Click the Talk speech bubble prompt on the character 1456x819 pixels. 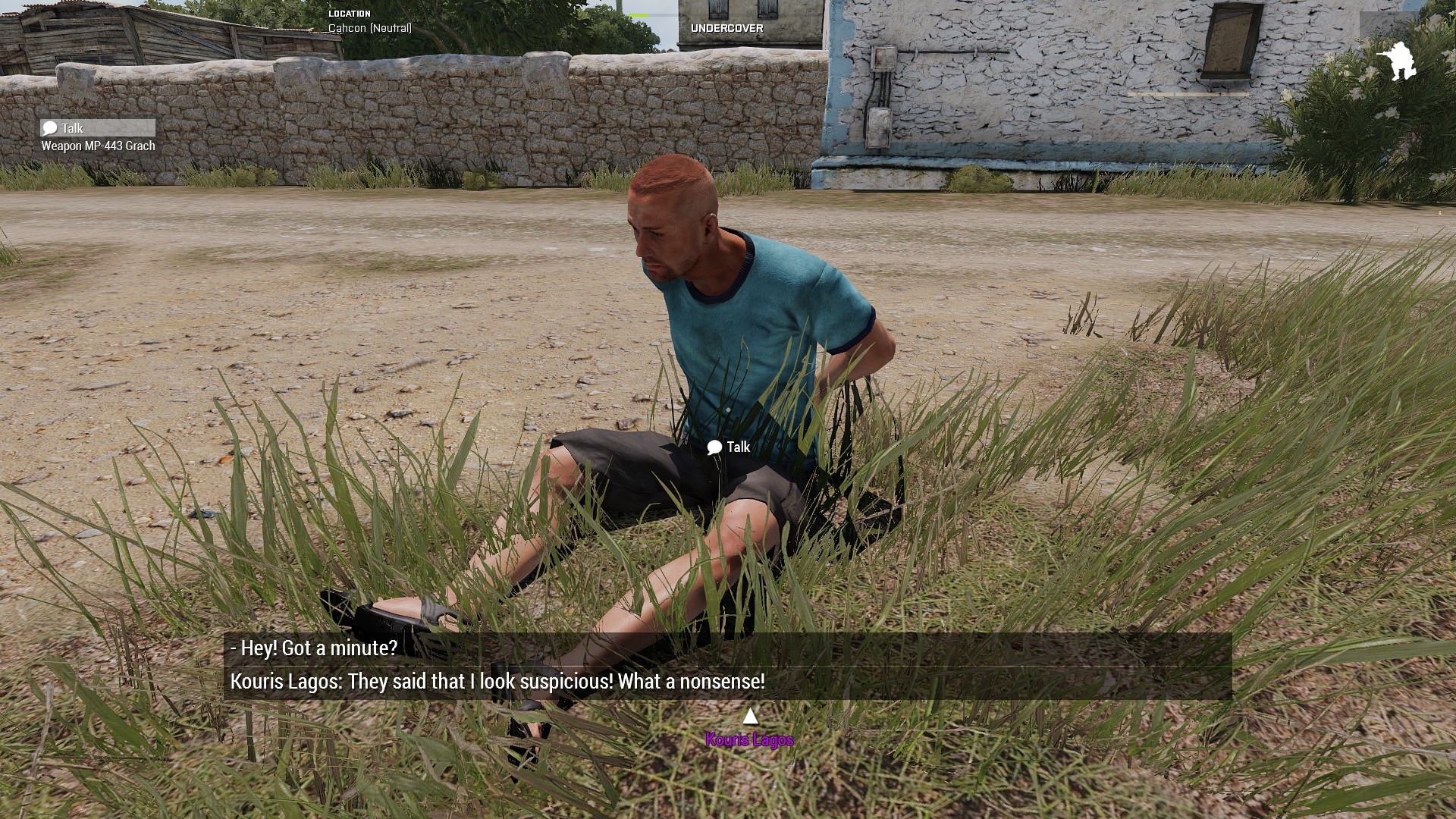coord(728,447)
